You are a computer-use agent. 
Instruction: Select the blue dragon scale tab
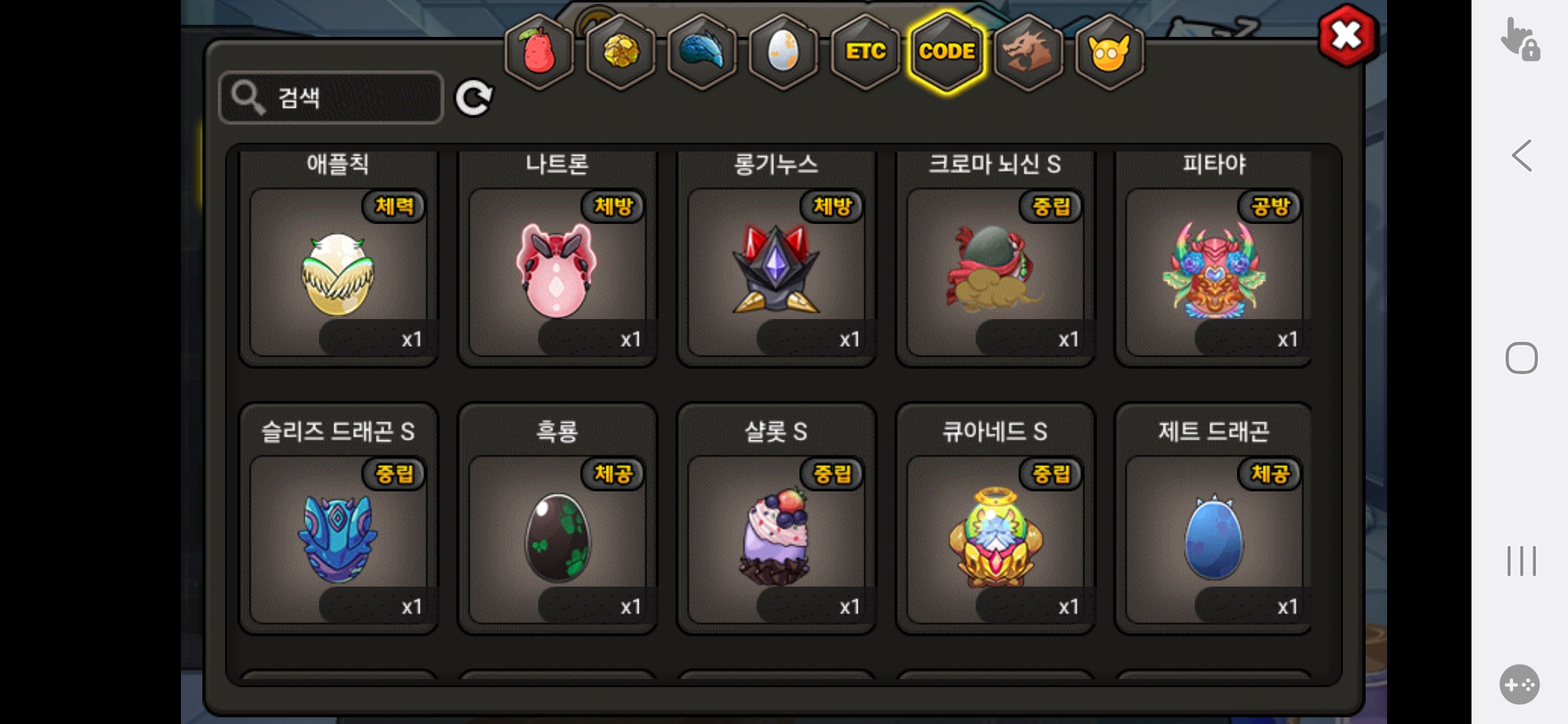[x=702, y=52]
